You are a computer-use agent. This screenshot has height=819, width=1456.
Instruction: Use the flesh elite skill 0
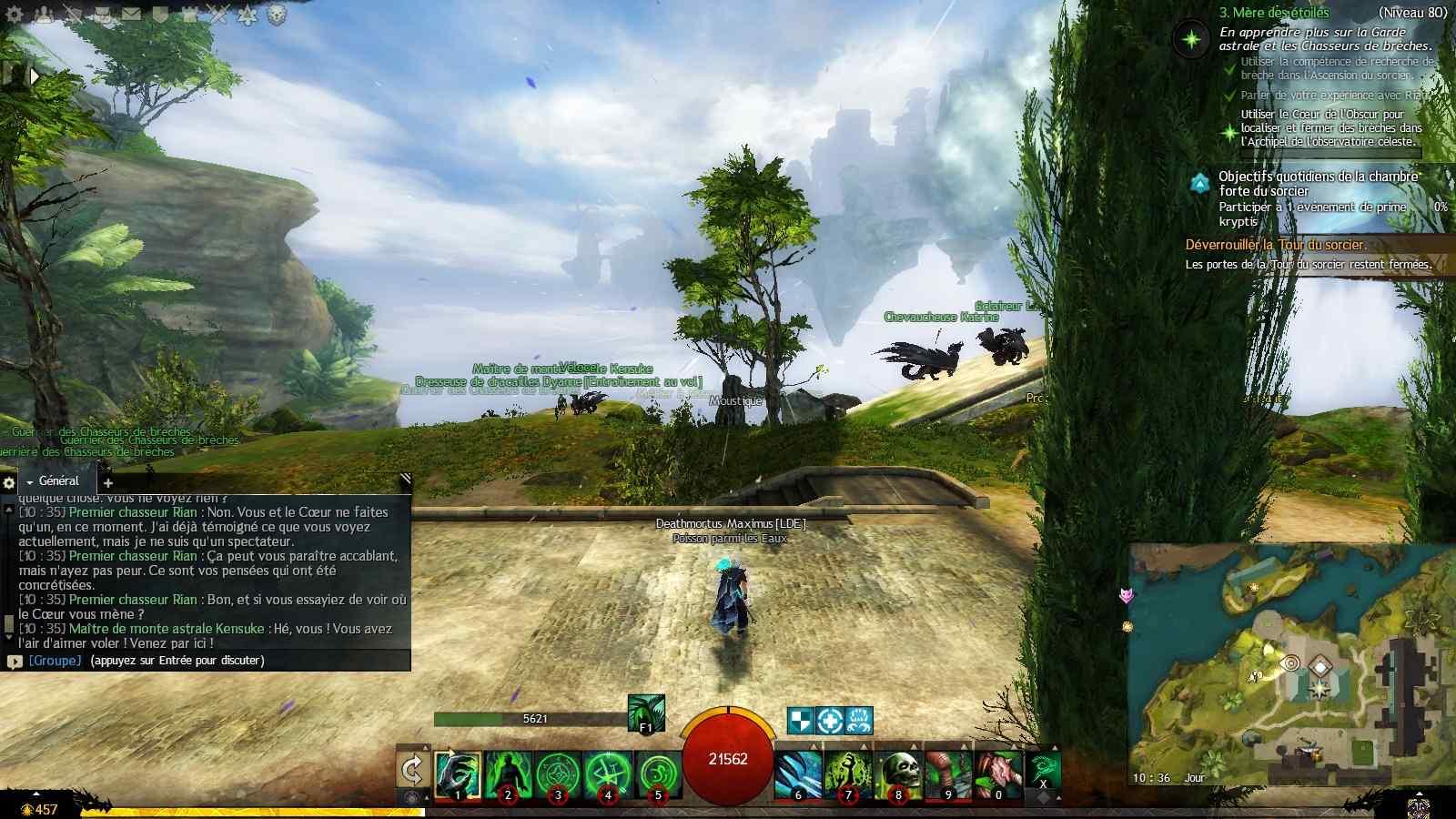(x=998, y=773)
